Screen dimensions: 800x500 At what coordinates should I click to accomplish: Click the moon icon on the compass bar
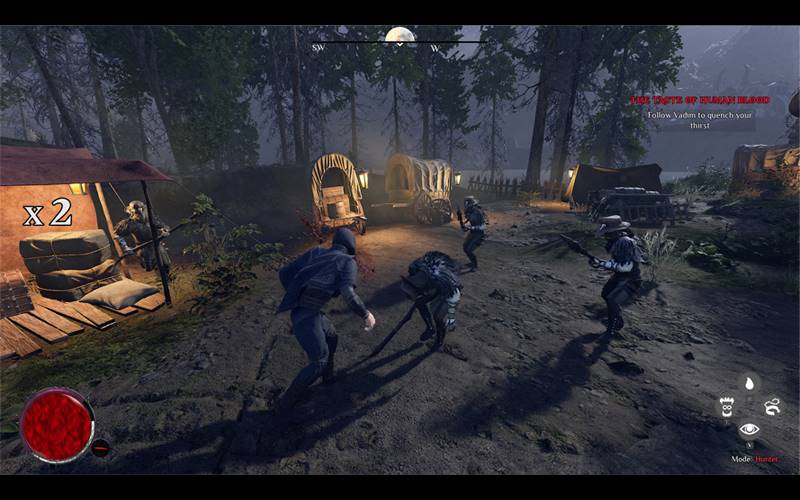pyautogui.click(x=399, y=37)
